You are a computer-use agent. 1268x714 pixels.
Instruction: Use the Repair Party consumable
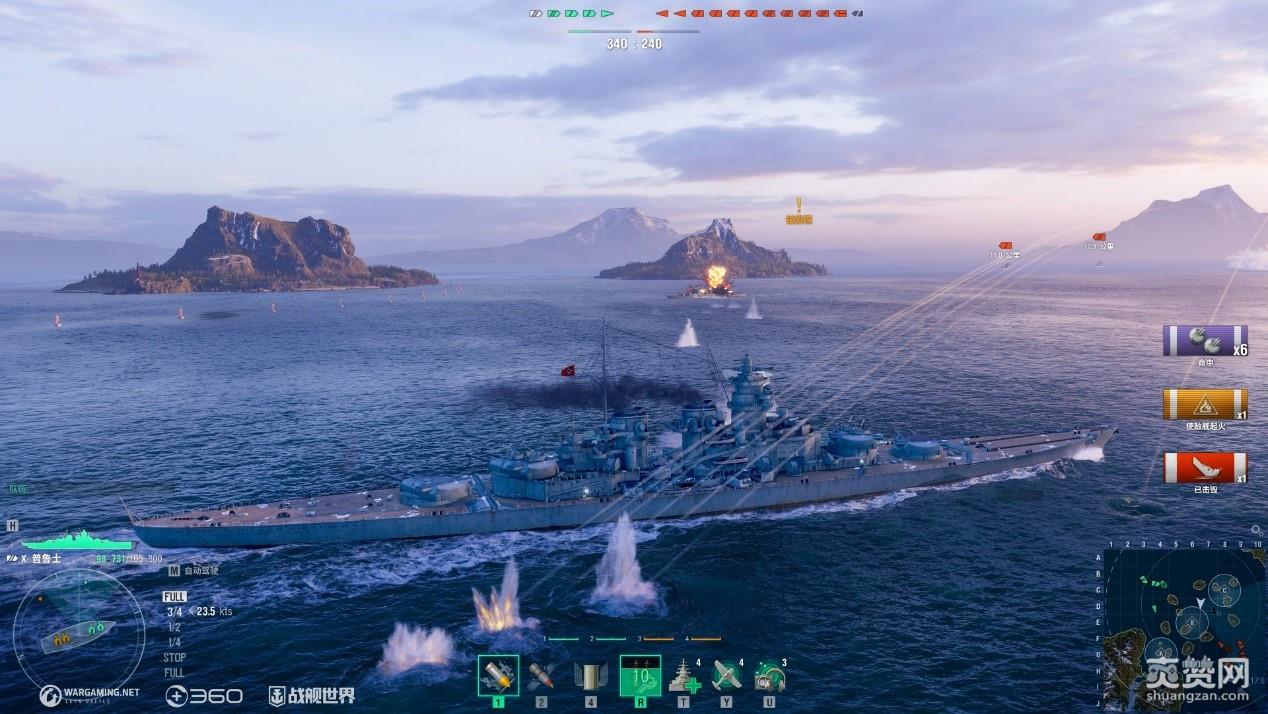coord(684,677)
